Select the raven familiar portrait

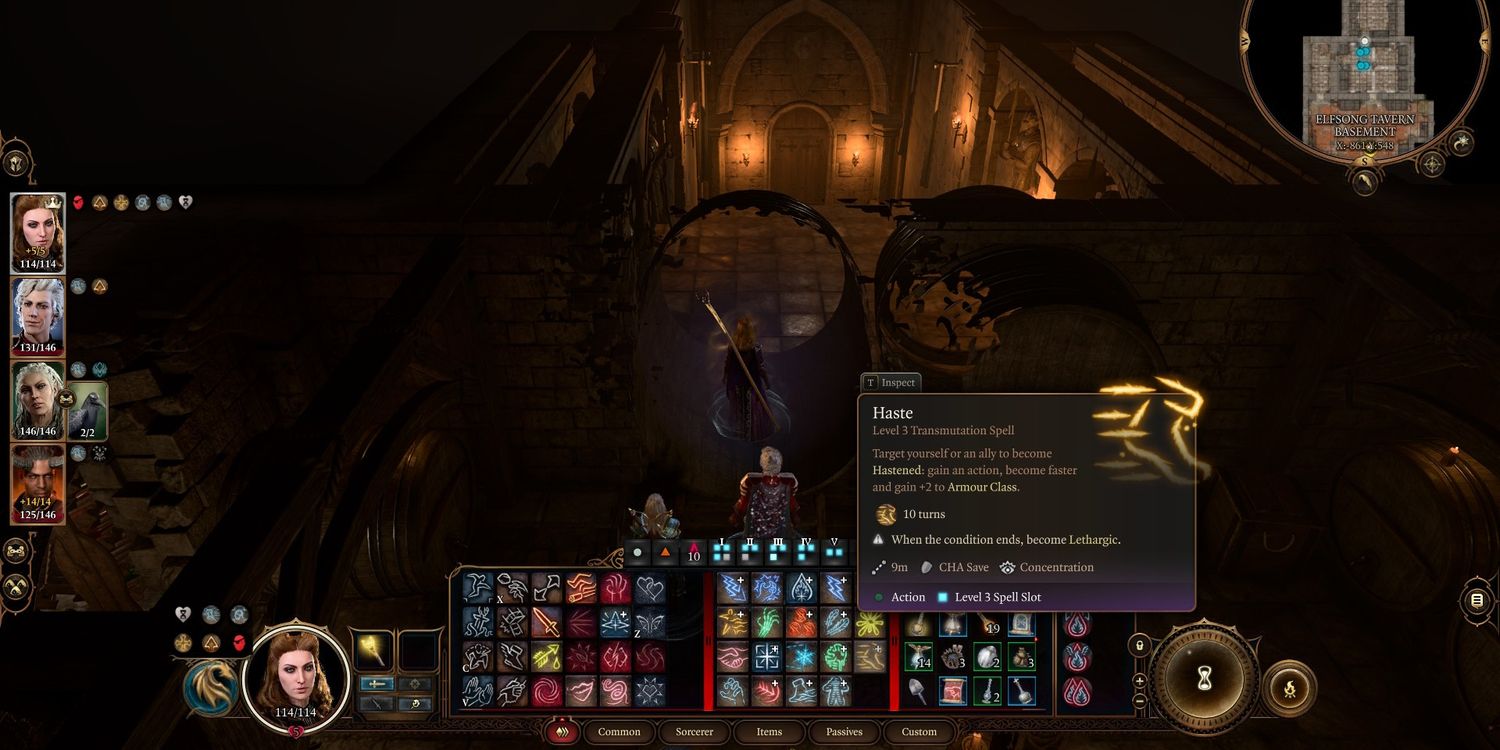coord(87,409)
